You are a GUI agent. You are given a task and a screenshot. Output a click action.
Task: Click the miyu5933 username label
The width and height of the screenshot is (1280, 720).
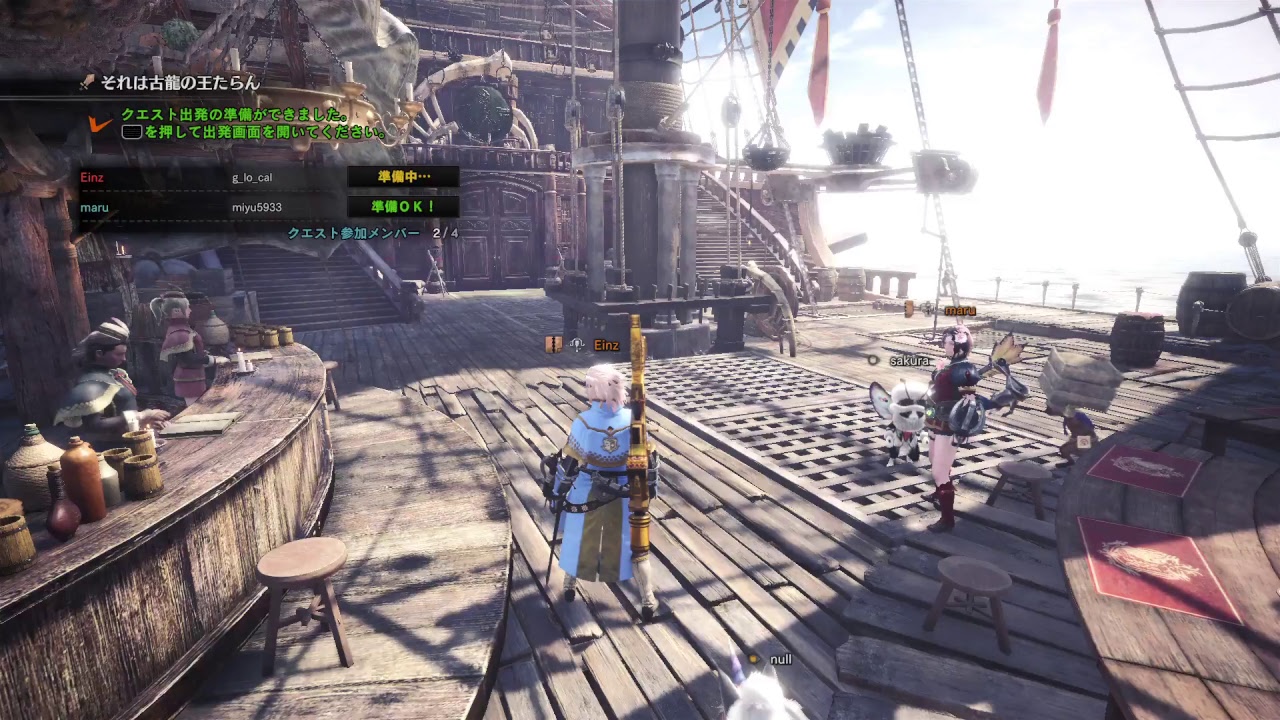[x=258, y=207]
